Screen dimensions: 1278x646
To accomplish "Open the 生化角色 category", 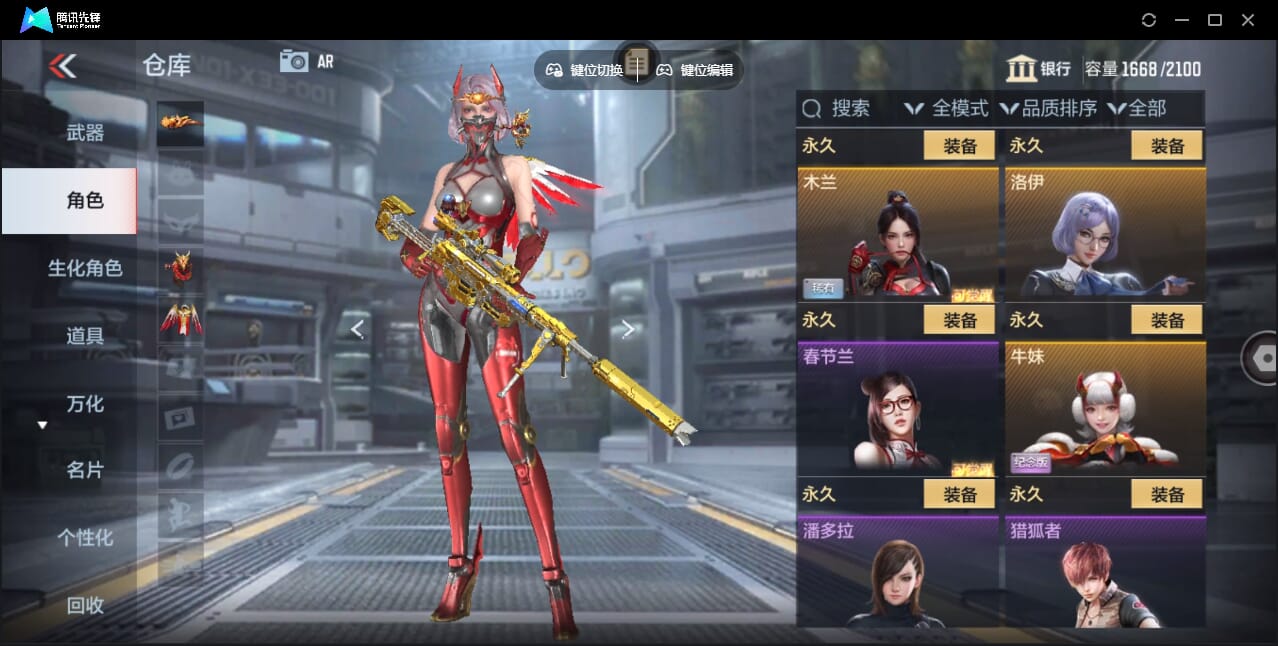I will coord(85,268).
